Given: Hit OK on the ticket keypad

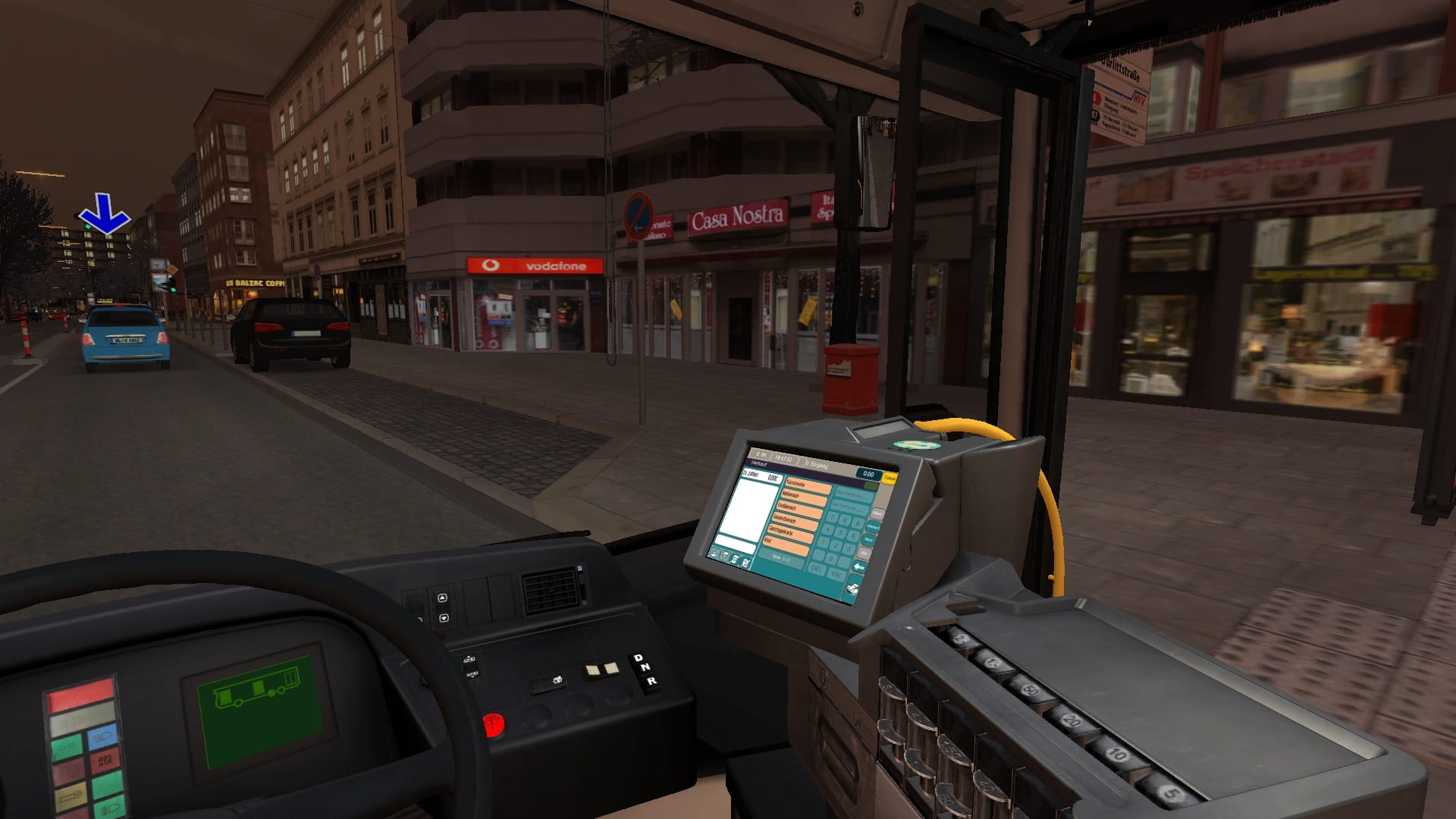Looking at the screenshot, I should click(836, 576).
